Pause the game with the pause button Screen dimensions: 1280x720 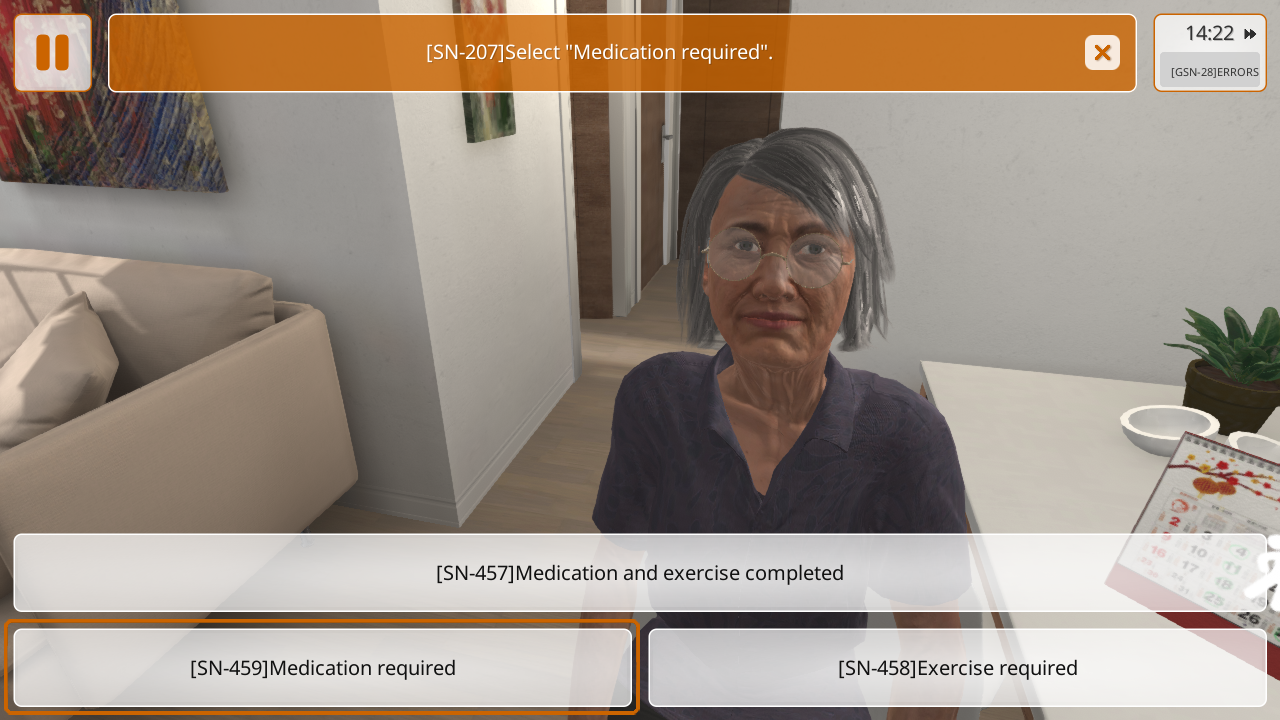point(52,53)
